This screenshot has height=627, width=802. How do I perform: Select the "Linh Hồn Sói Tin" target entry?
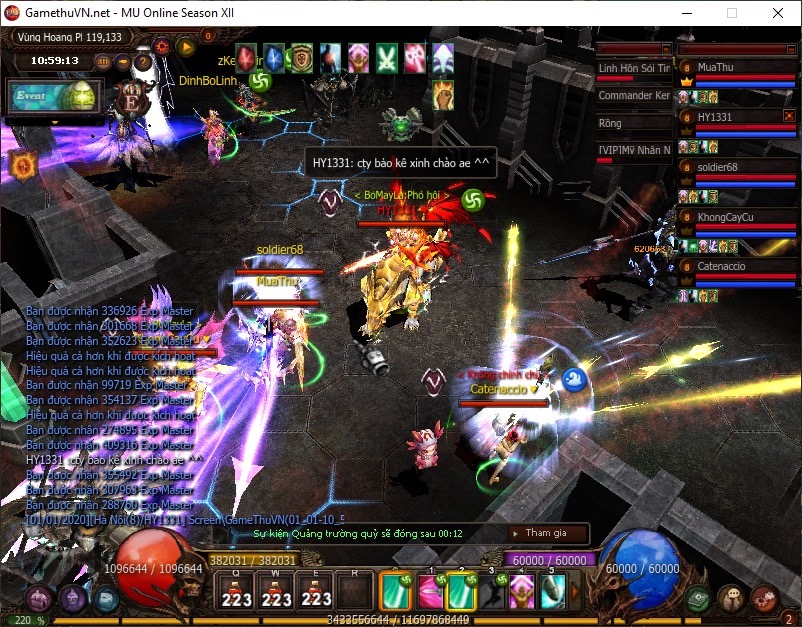click(634, 69)
